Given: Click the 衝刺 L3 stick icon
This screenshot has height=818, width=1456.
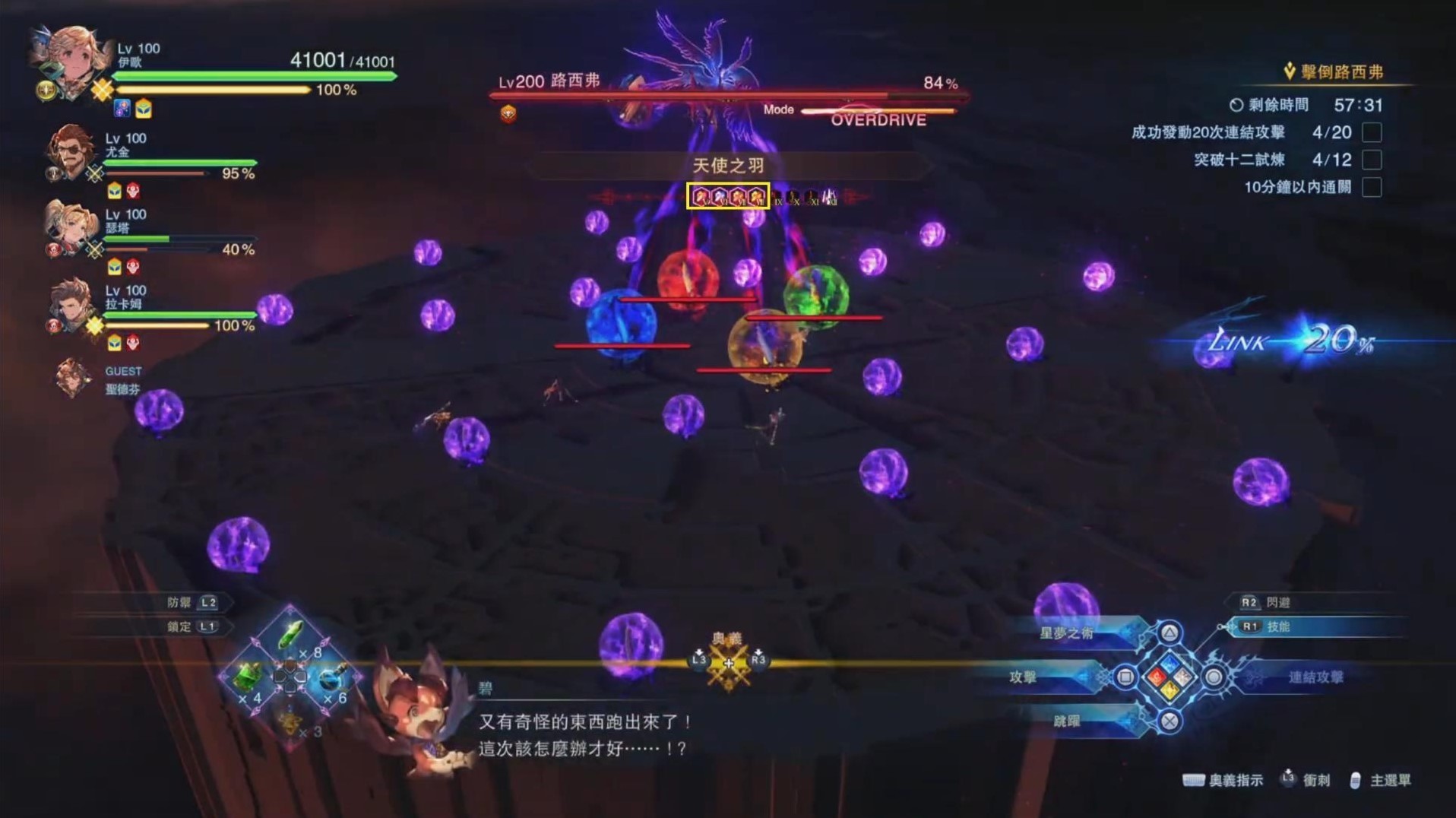Looking at the screenshot, I should pos(1287,779).
